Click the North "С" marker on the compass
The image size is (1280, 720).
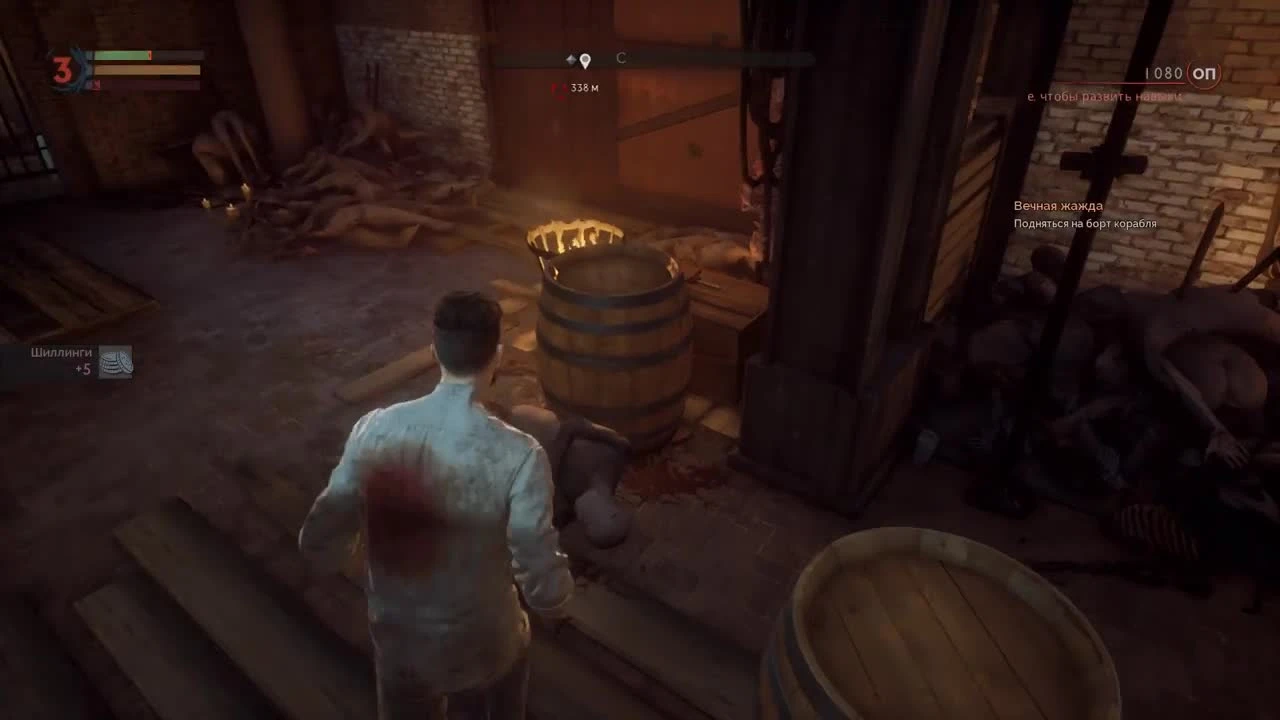pos(620,58)
